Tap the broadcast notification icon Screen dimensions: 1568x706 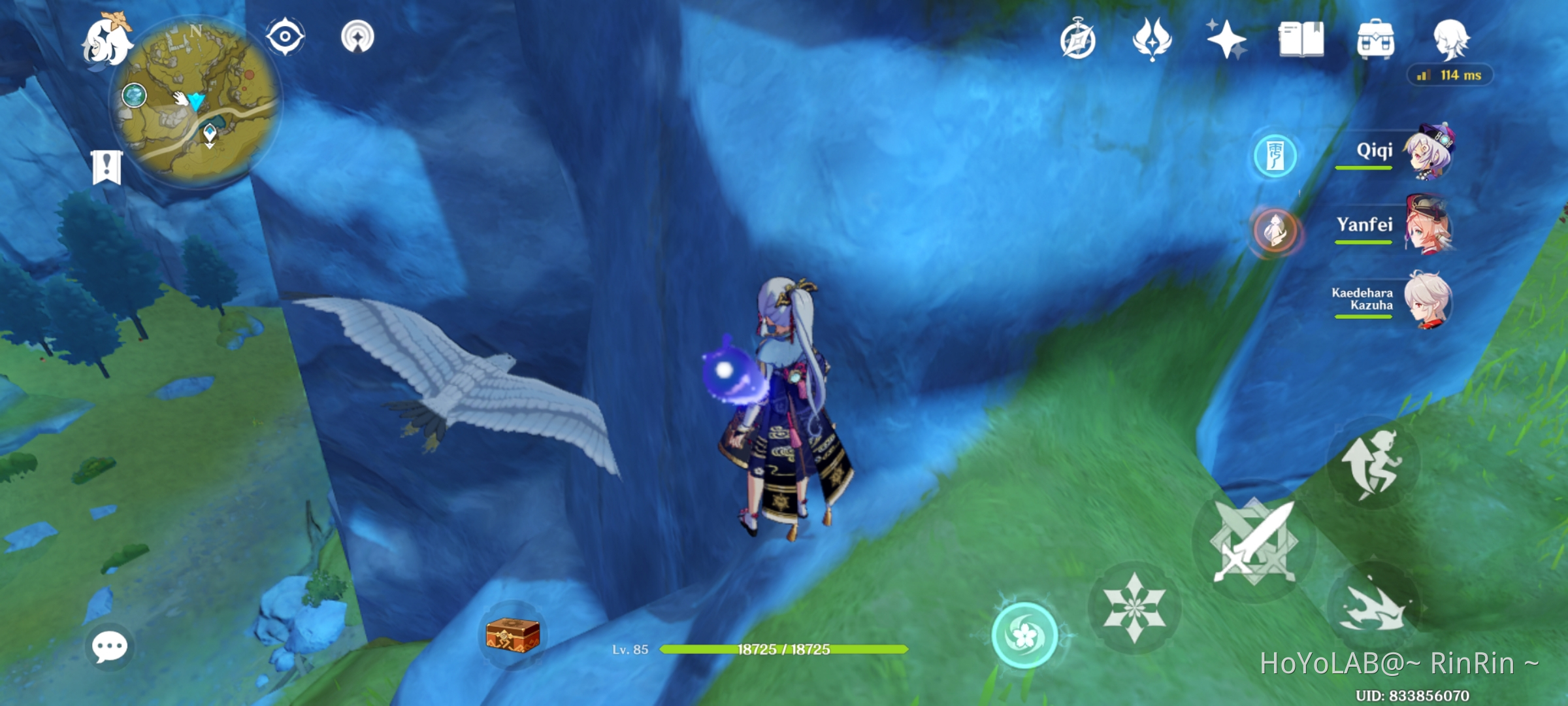click(358, 37)
